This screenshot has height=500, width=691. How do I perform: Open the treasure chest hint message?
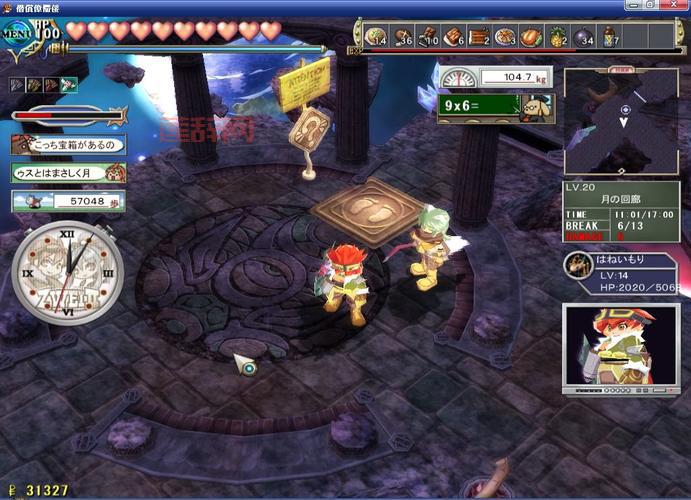[x=68, y=145]
